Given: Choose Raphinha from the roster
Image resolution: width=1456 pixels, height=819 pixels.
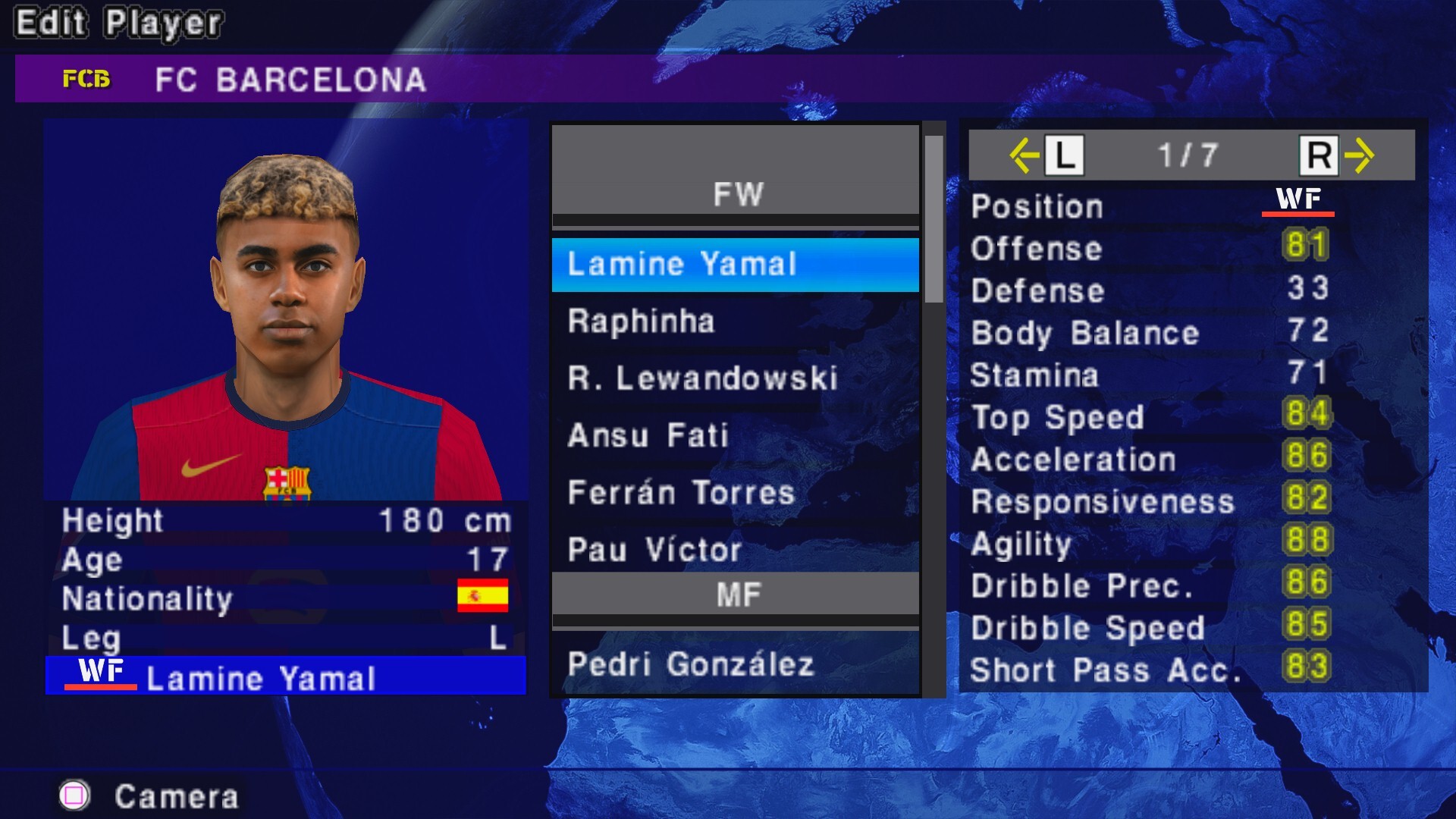Looking at the screenshot, I should [x=734, y=322].
